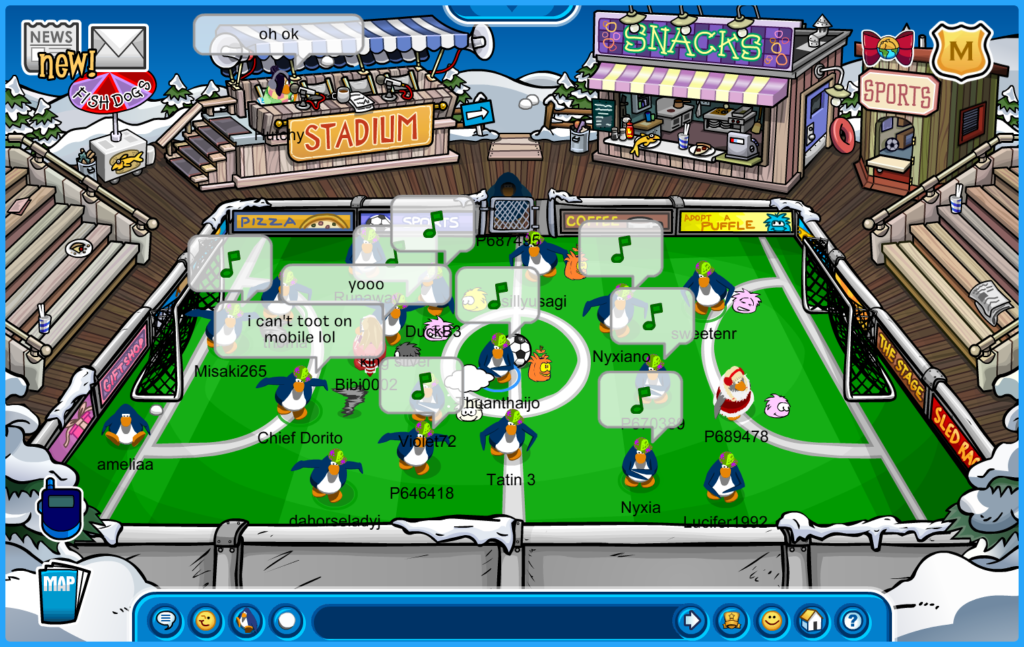Click the gold moderator M badge
1024x647 pixels.
click(x=961, y=50)
